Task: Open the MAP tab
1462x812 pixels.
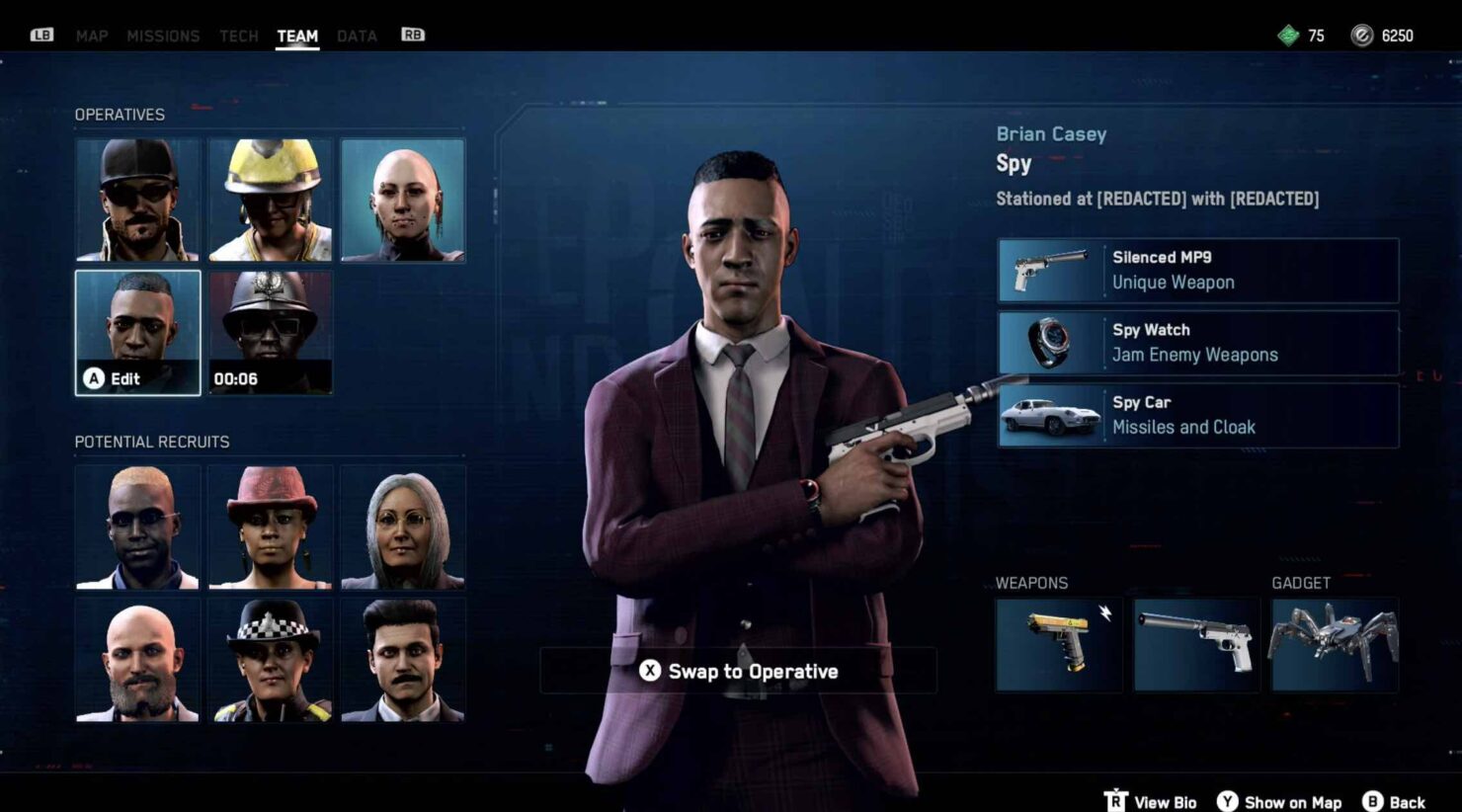Action: click(92, 36)
